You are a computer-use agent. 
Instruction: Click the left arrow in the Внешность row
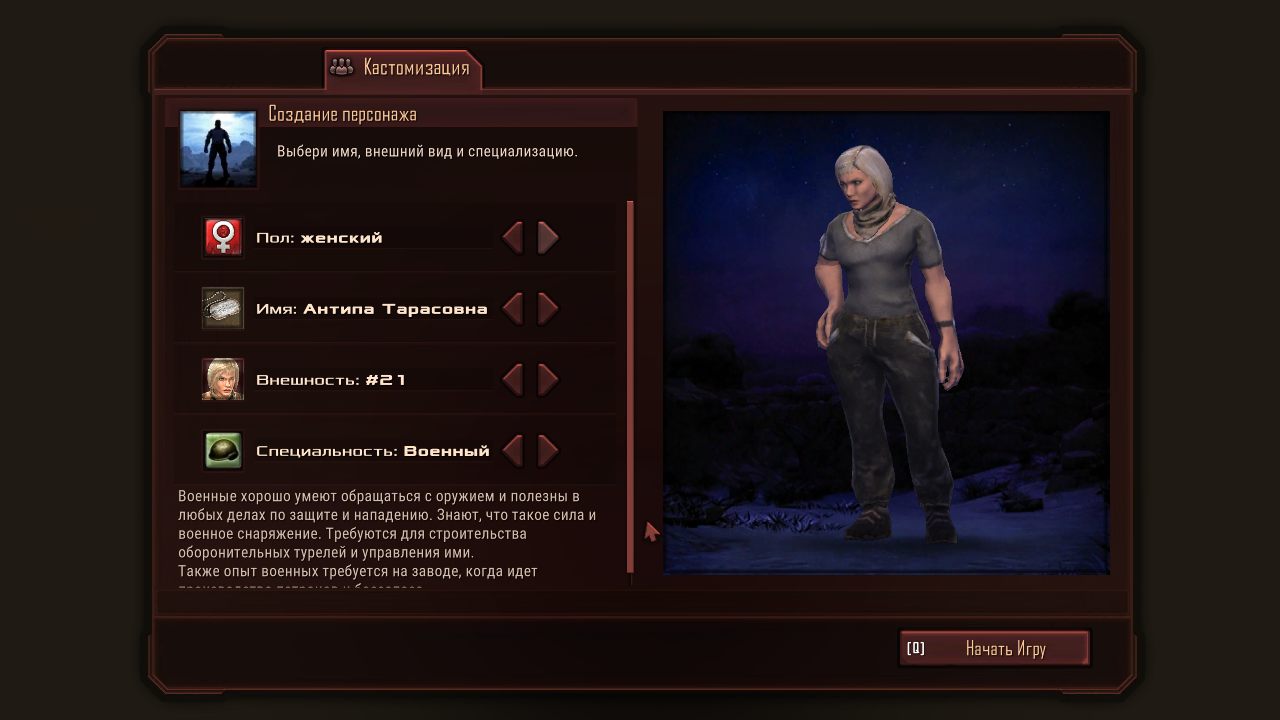pos(513,379)
